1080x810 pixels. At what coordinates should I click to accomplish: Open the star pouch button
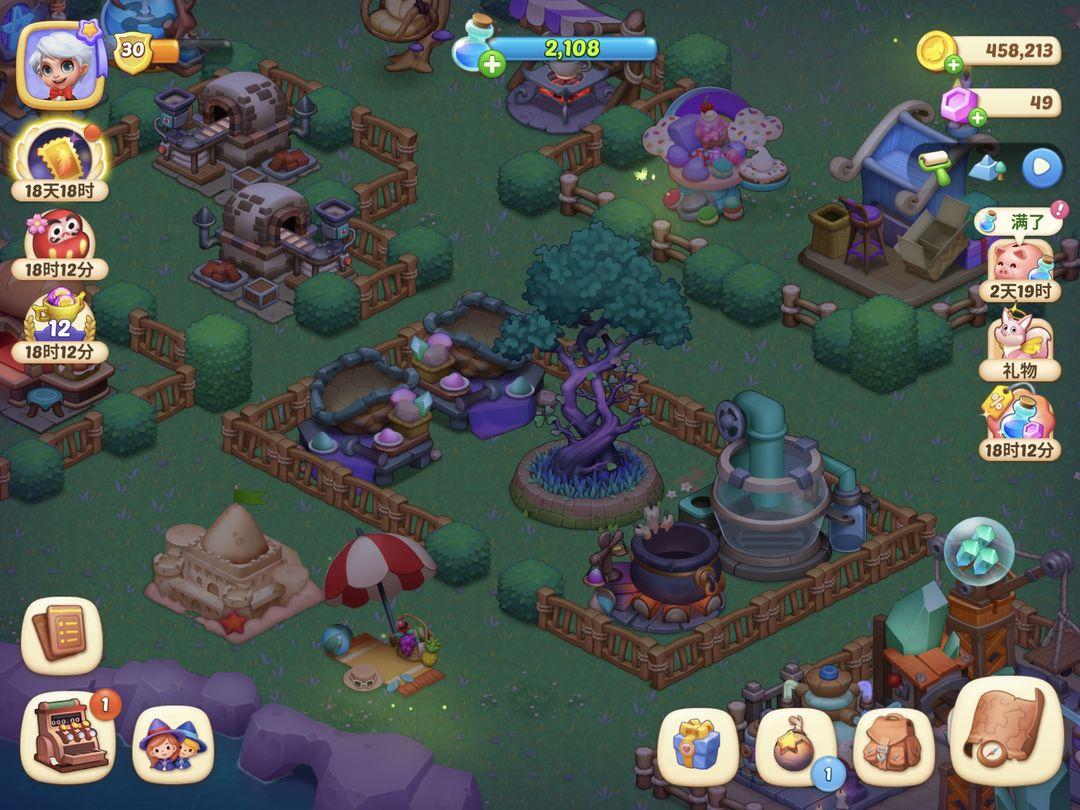click(795, 745)
